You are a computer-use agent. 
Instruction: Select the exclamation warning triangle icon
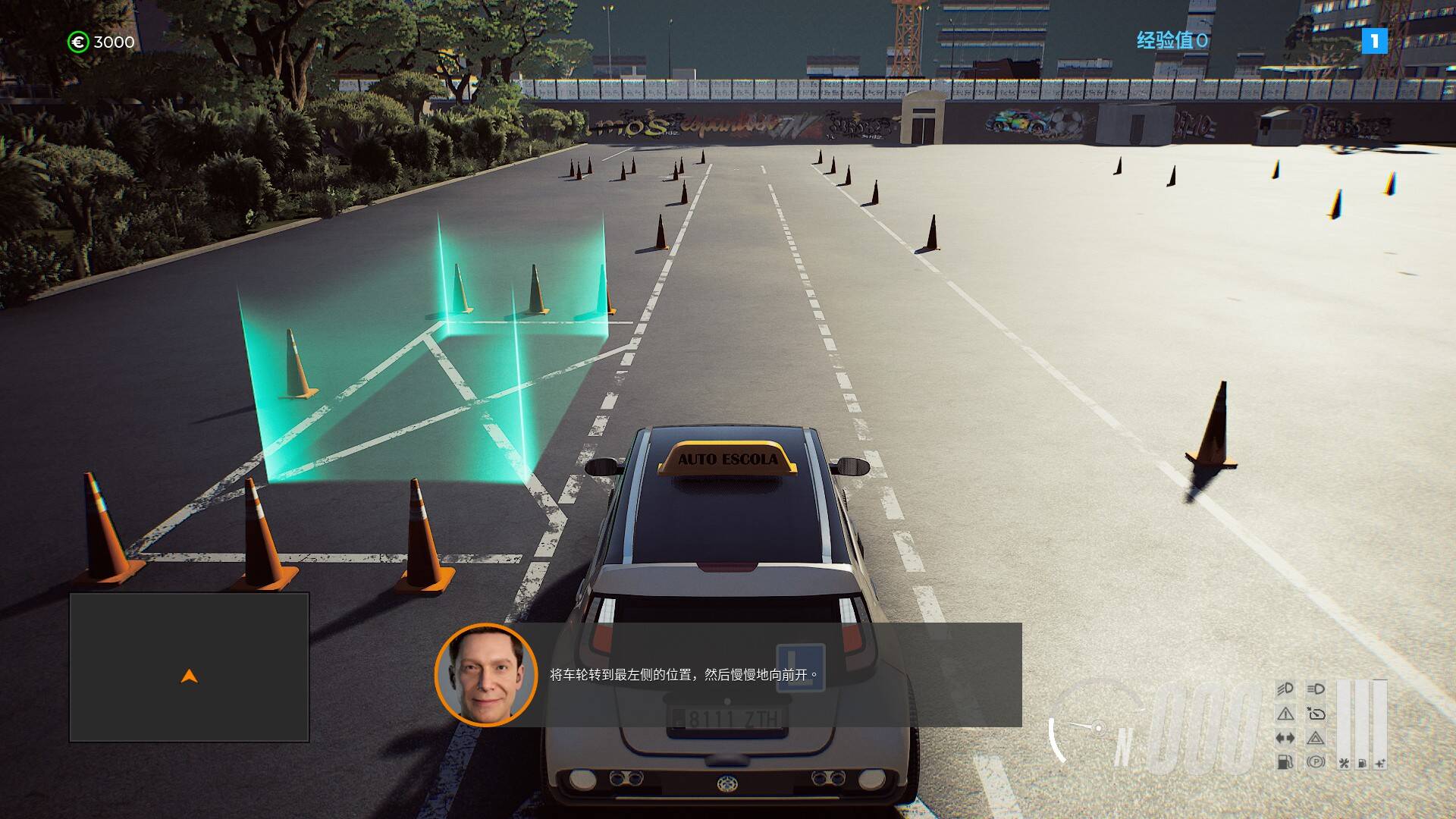1285,714
